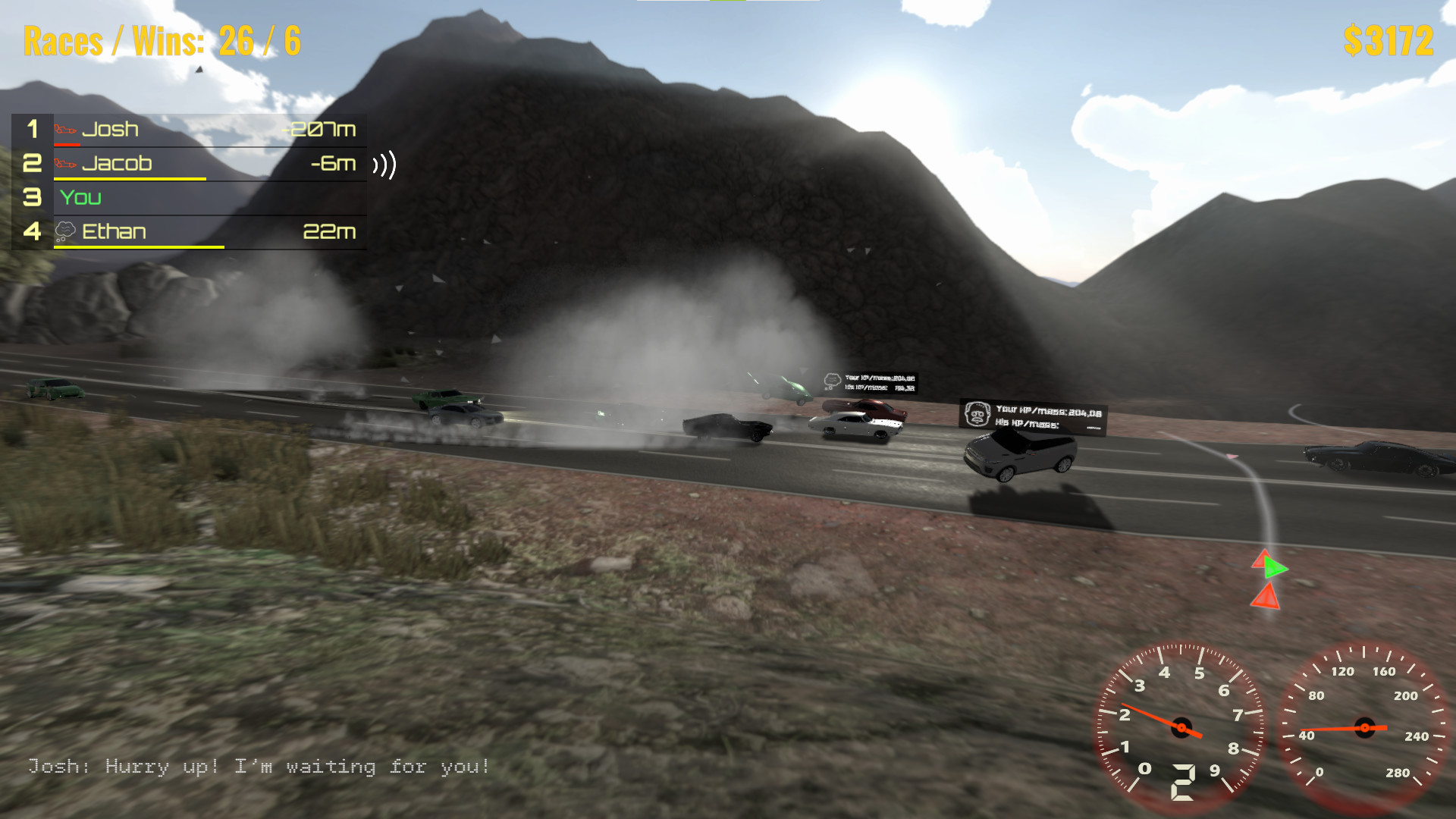The image size is (1456, 819).
Task: Expand Josh's chat message at the bottom
Action: 258,767
